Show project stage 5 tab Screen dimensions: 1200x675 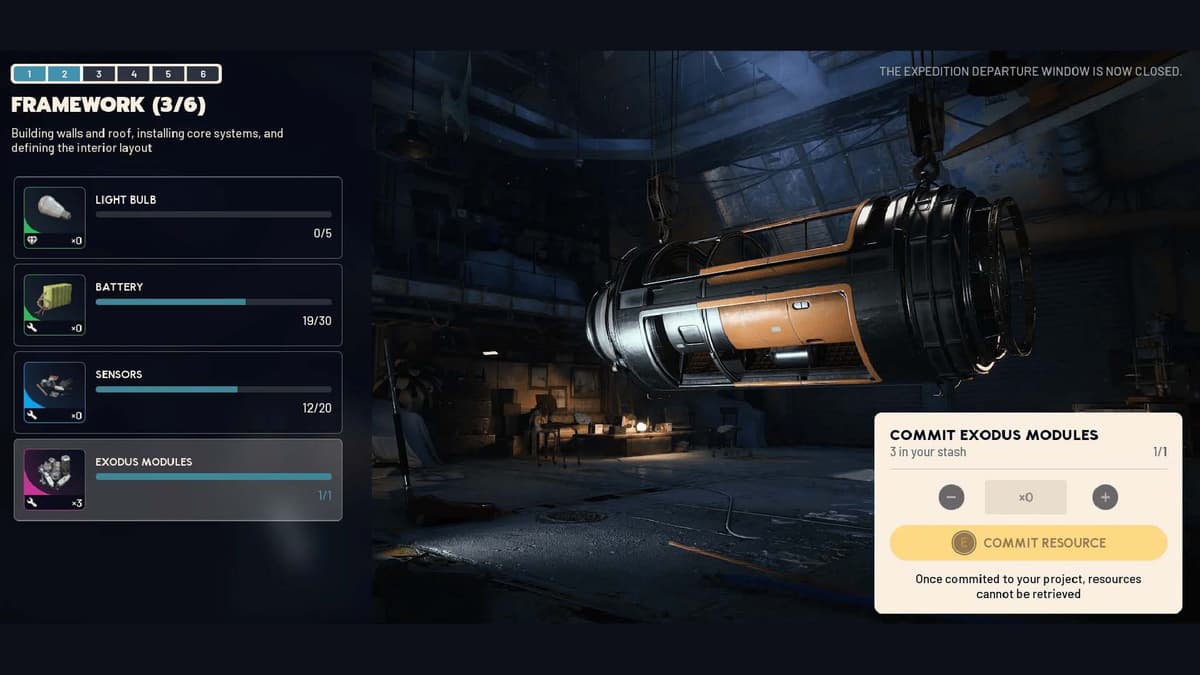click(168, 74)
